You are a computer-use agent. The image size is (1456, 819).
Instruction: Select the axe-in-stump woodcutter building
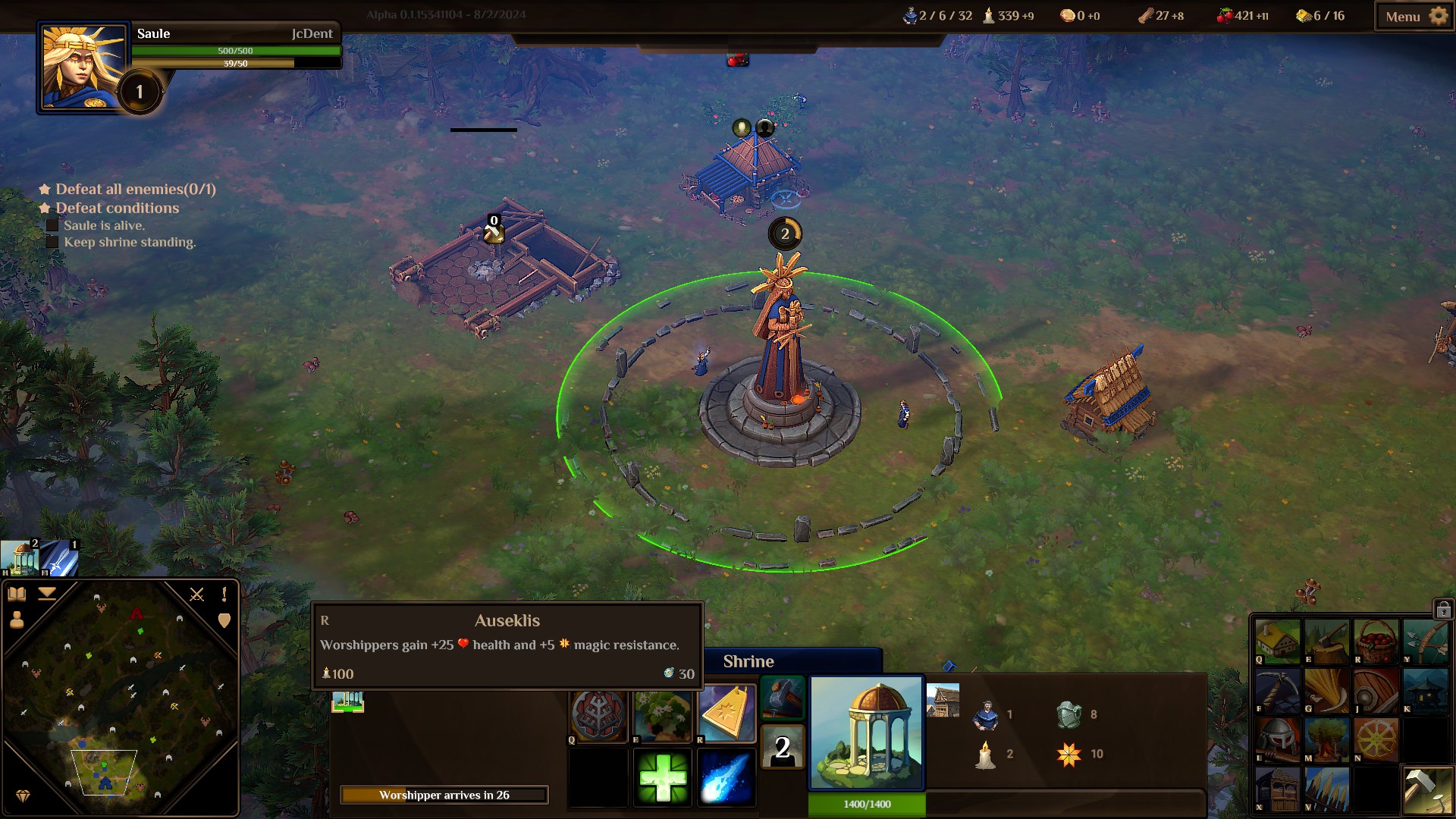[1326, 641]
